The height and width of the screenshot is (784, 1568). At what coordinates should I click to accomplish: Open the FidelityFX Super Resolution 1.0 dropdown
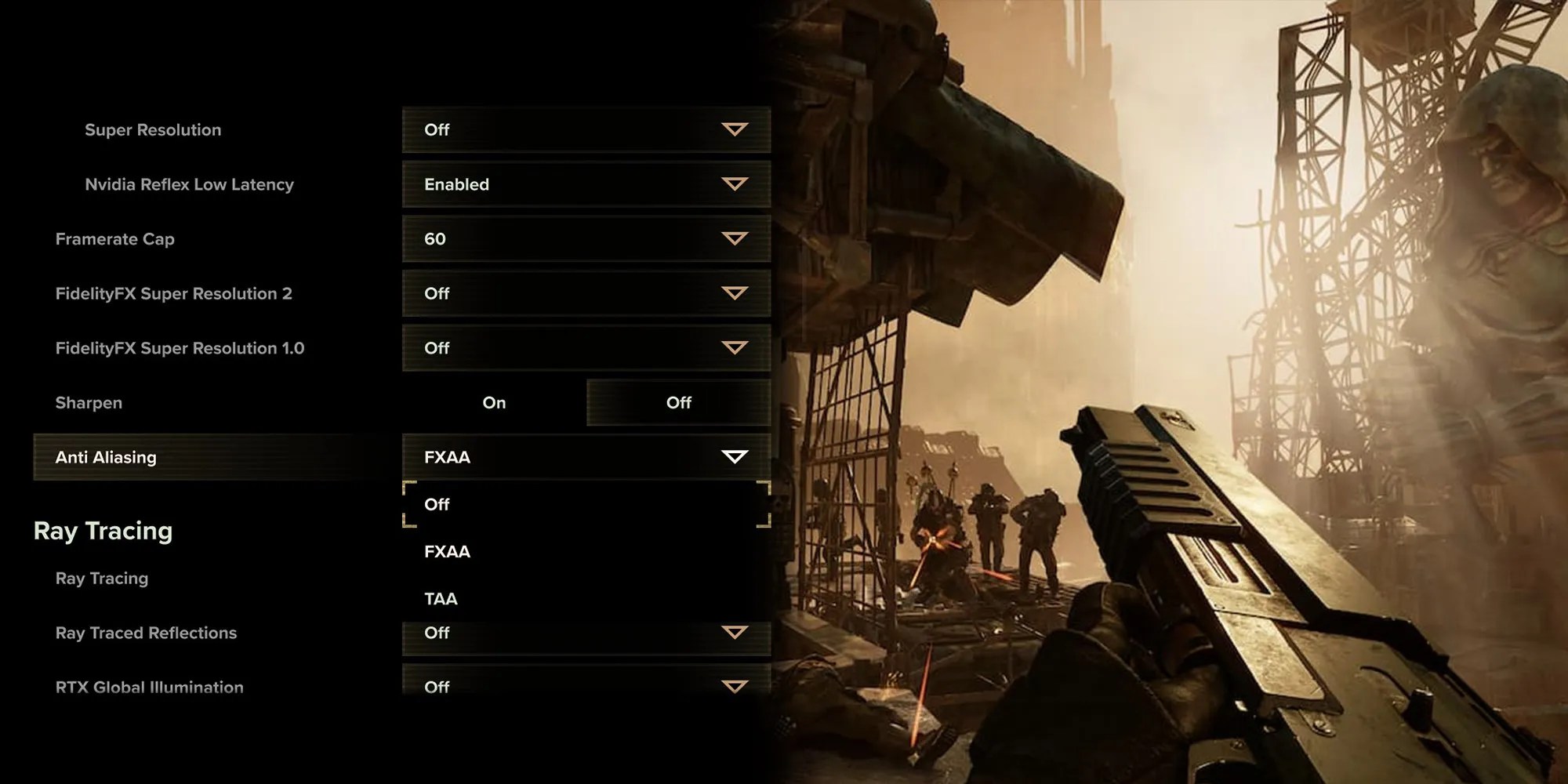tap(586, 348)
